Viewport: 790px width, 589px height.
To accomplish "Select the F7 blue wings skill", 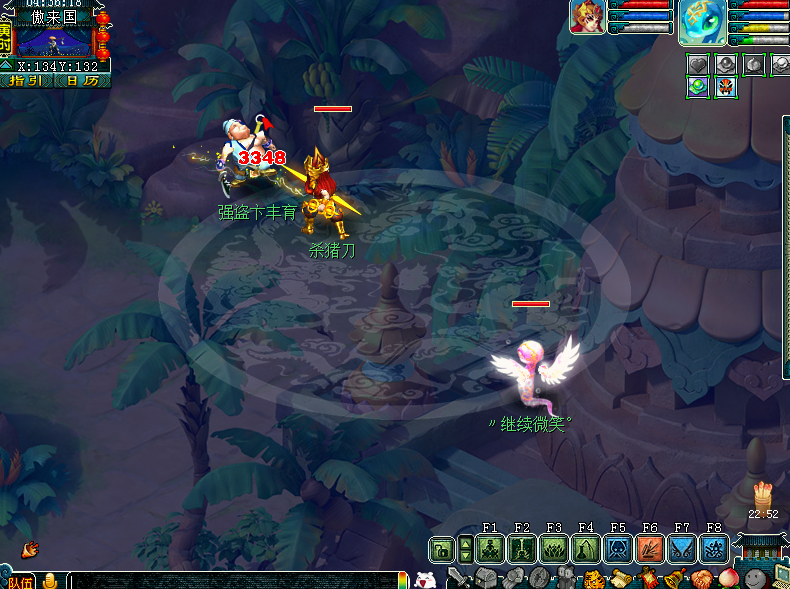I will pos(681,549).
